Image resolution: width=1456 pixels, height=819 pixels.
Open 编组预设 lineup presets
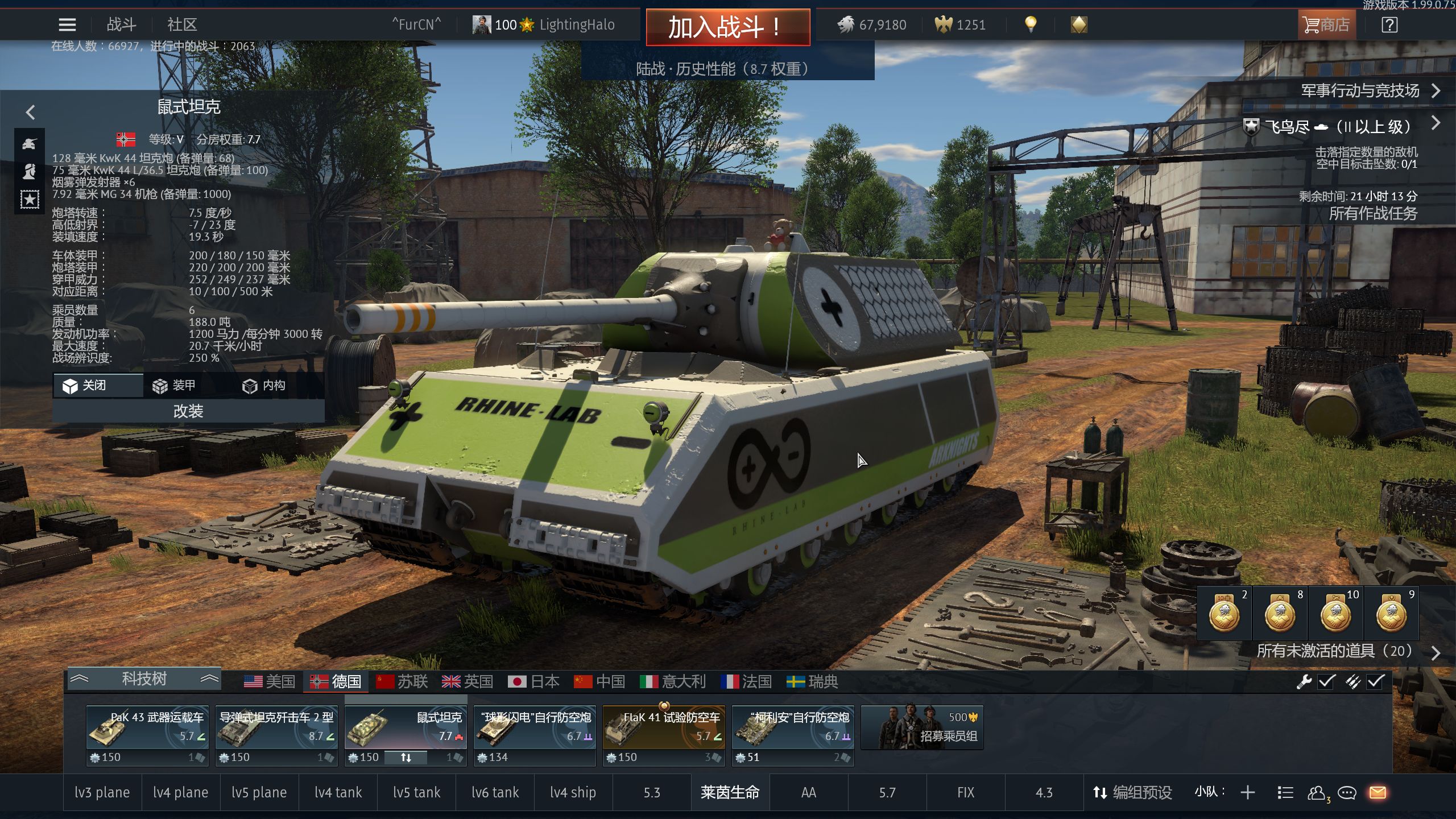(x=1132, y=792)
